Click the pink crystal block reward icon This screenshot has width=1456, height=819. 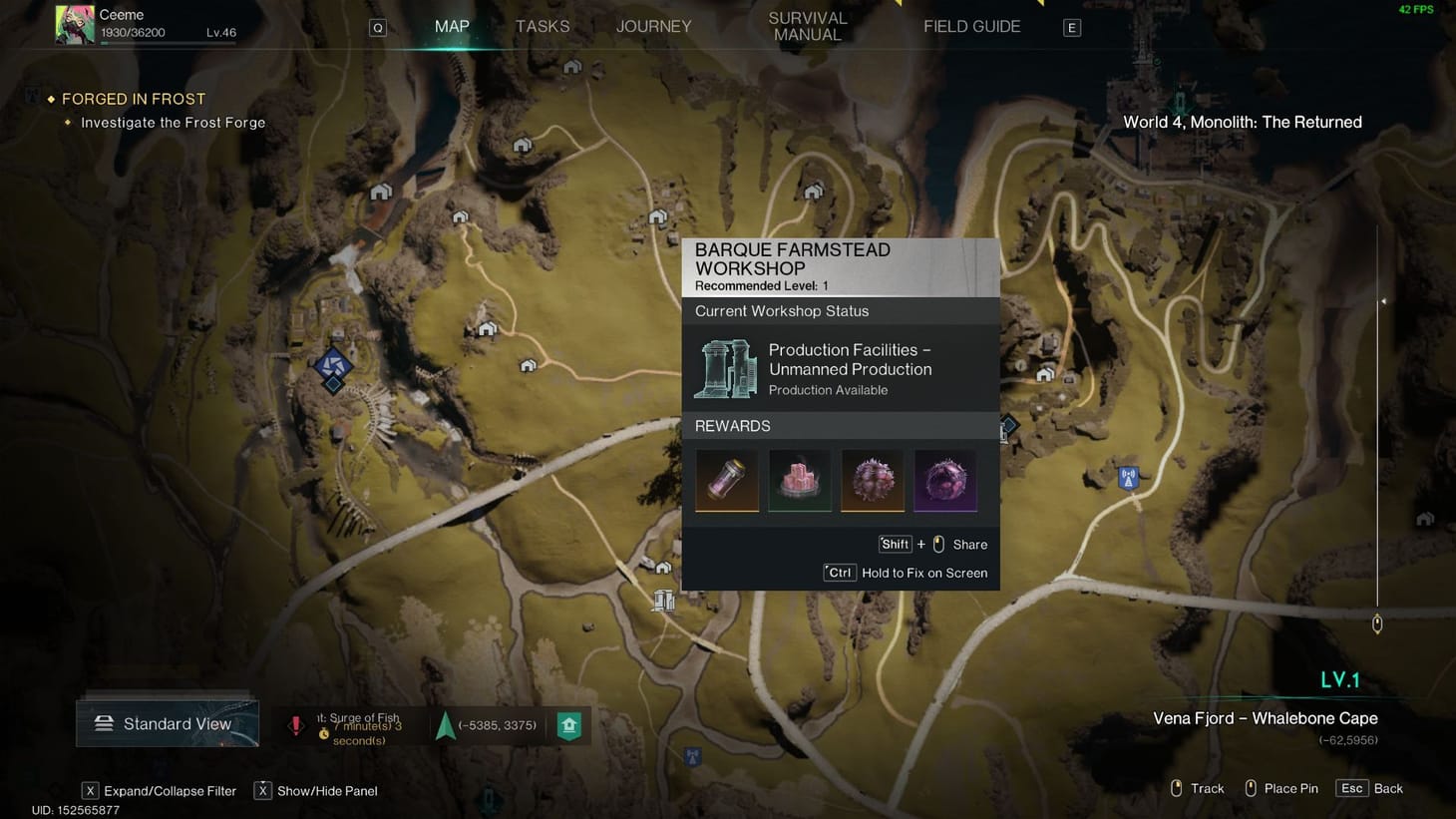tap(799, 480)
